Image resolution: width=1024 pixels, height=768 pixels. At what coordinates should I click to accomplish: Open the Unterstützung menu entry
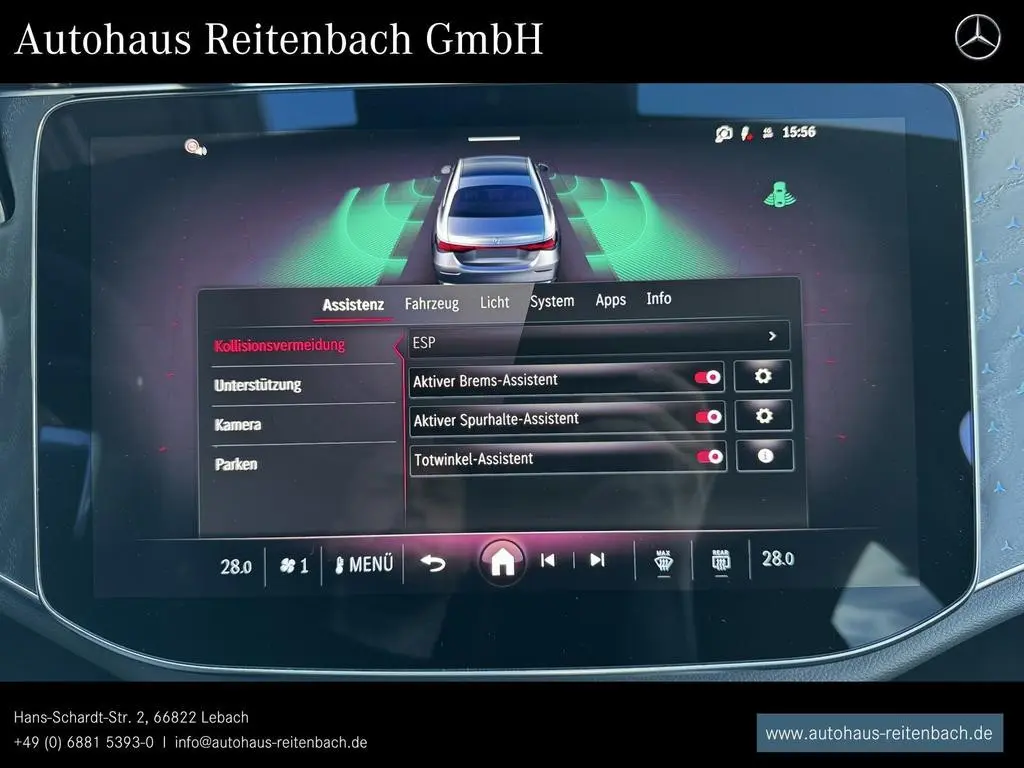point(257,385)
